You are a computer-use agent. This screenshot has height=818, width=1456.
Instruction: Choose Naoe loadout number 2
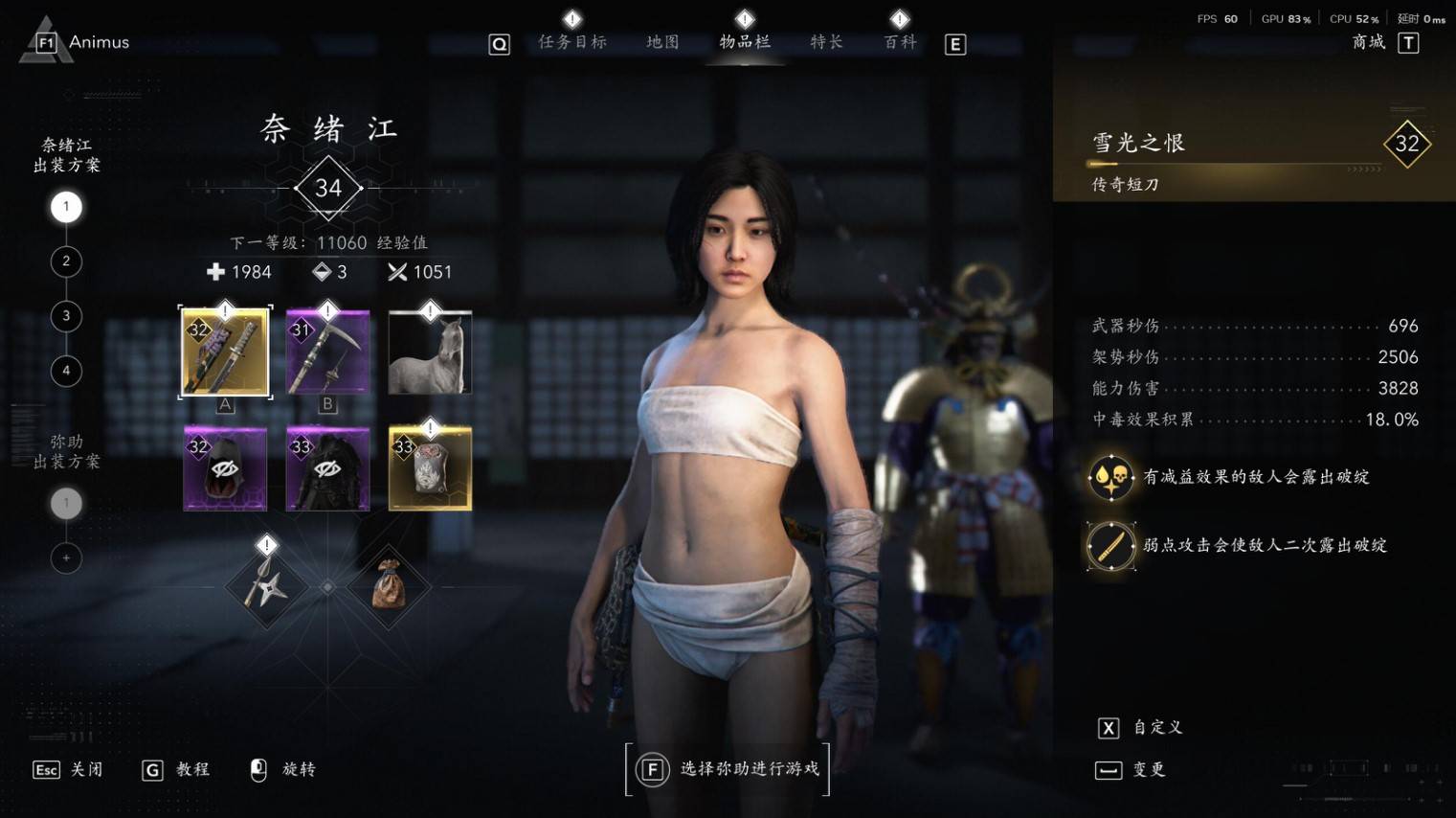66,261
